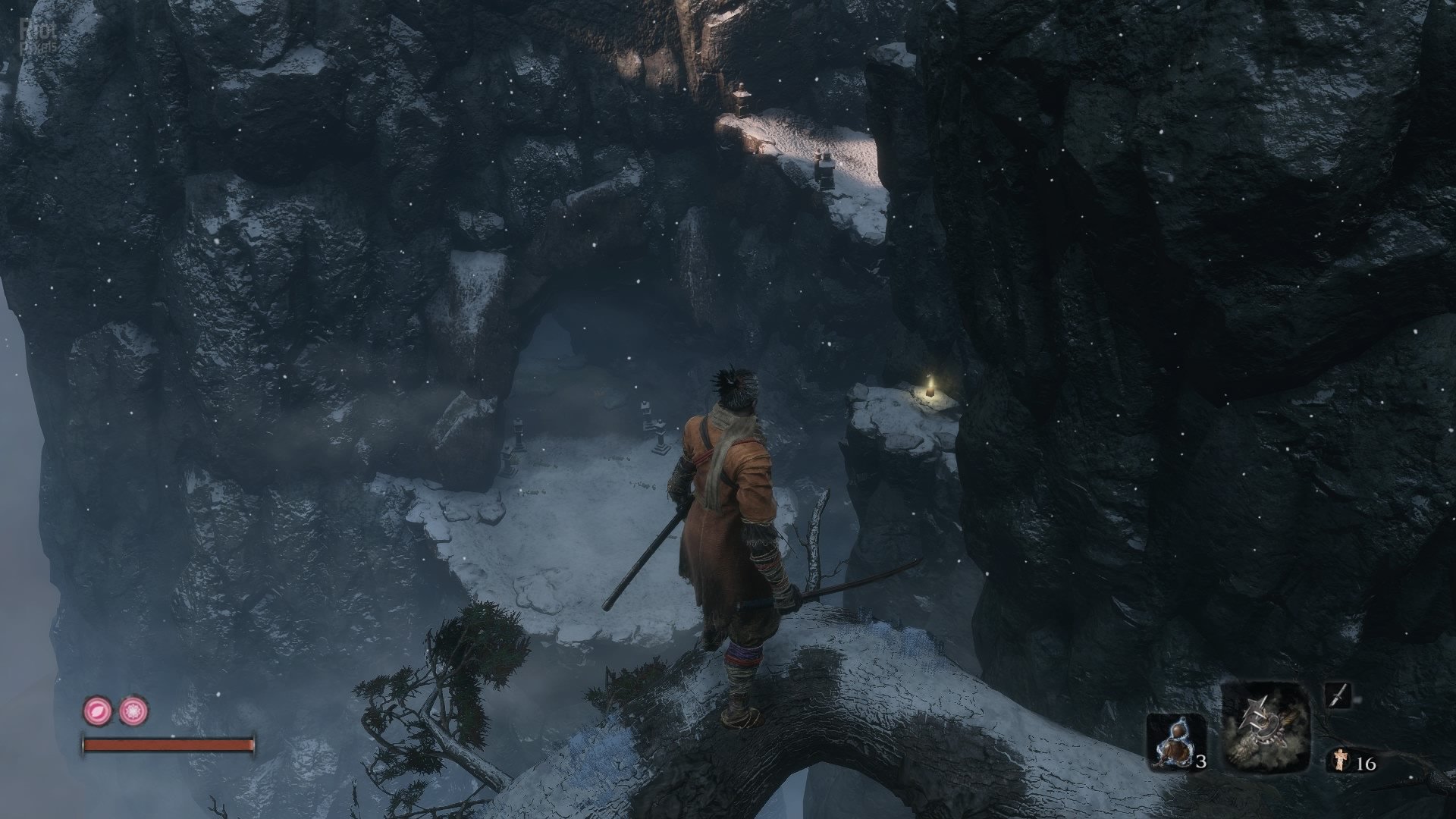Viewport: 1456px width, 819px height.
Task: Click the flower-patterned resurrection node icon
Action: 133,711
